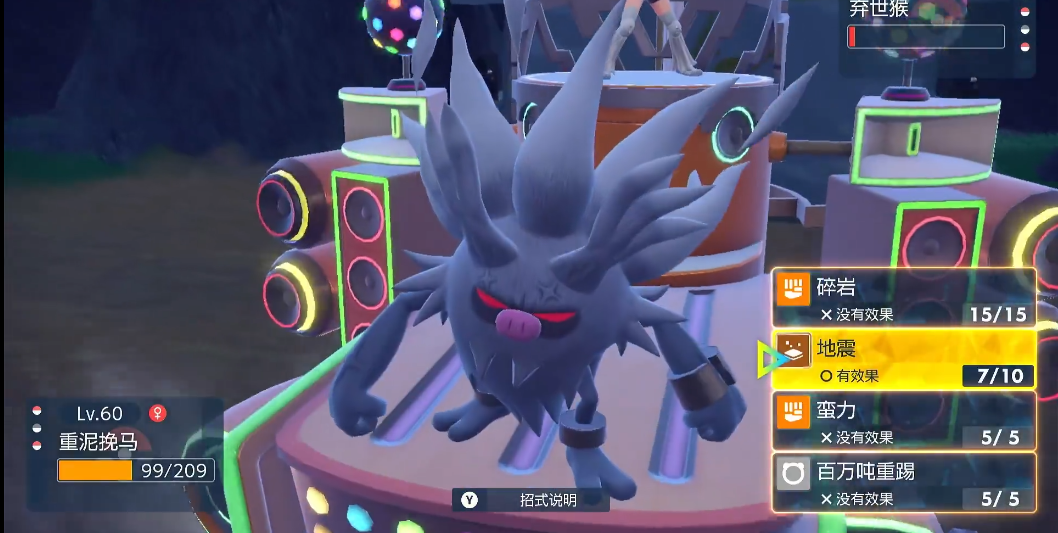The image size is (1058, 533).
Task: Open the 招式说明 move description
Action: click(530, 499)
